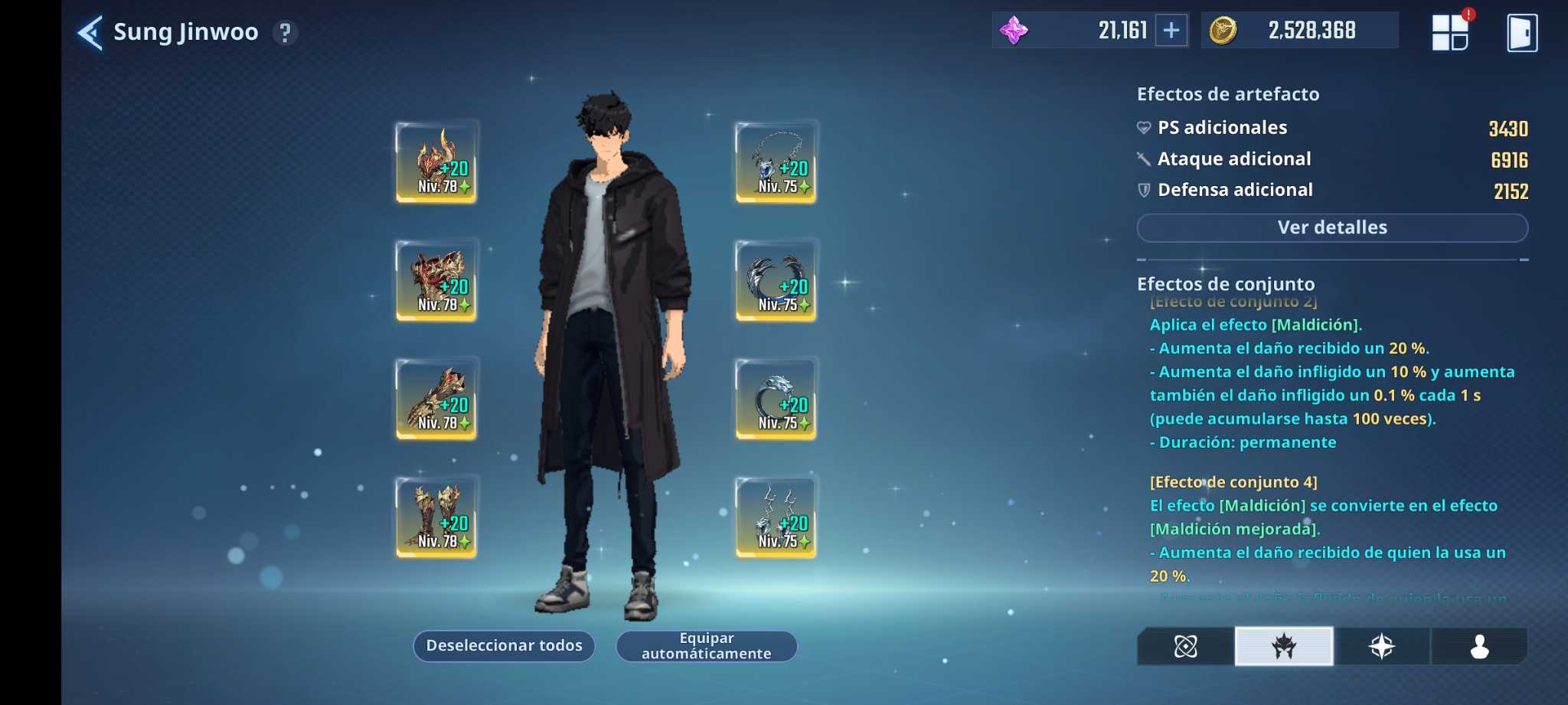Select the necklace artifact slot
This screenshot has height=705, width=1568.
point(776,162)
